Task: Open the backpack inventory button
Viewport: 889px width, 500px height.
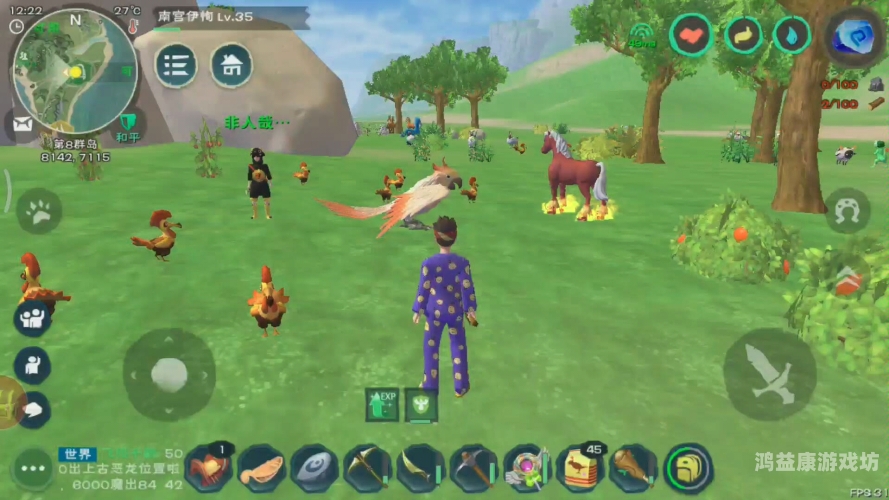Action: click(688, 468)
